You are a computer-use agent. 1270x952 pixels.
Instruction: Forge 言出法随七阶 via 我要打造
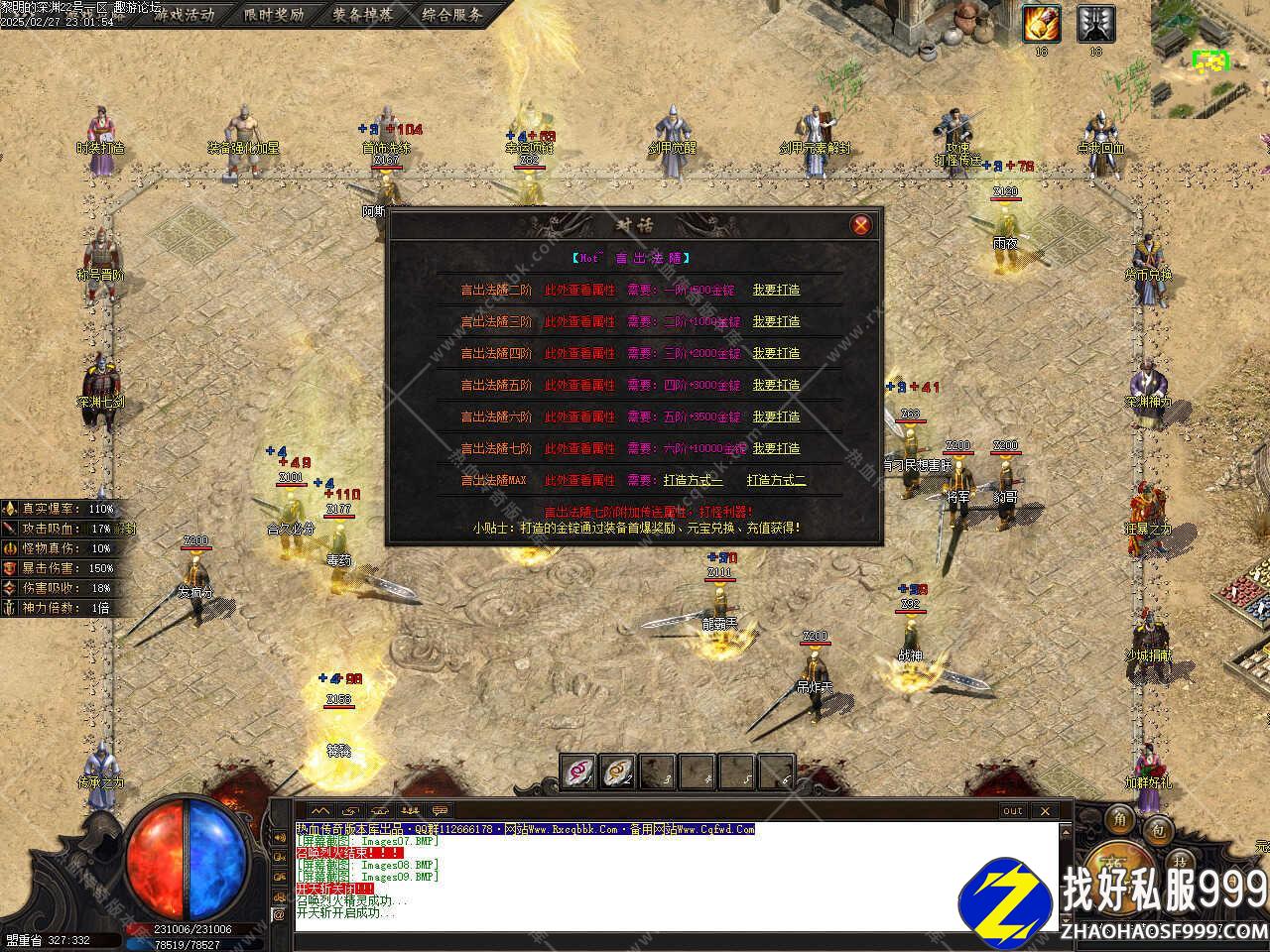coord(776,449)
